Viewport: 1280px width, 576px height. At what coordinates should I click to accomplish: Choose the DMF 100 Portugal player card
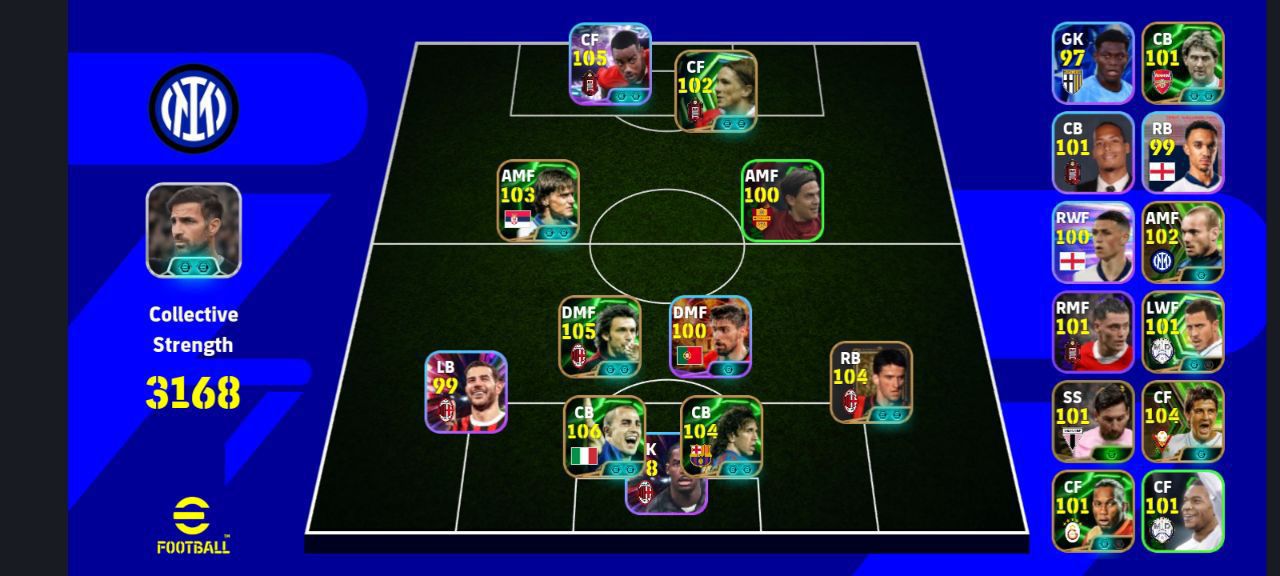click(711, 336)
